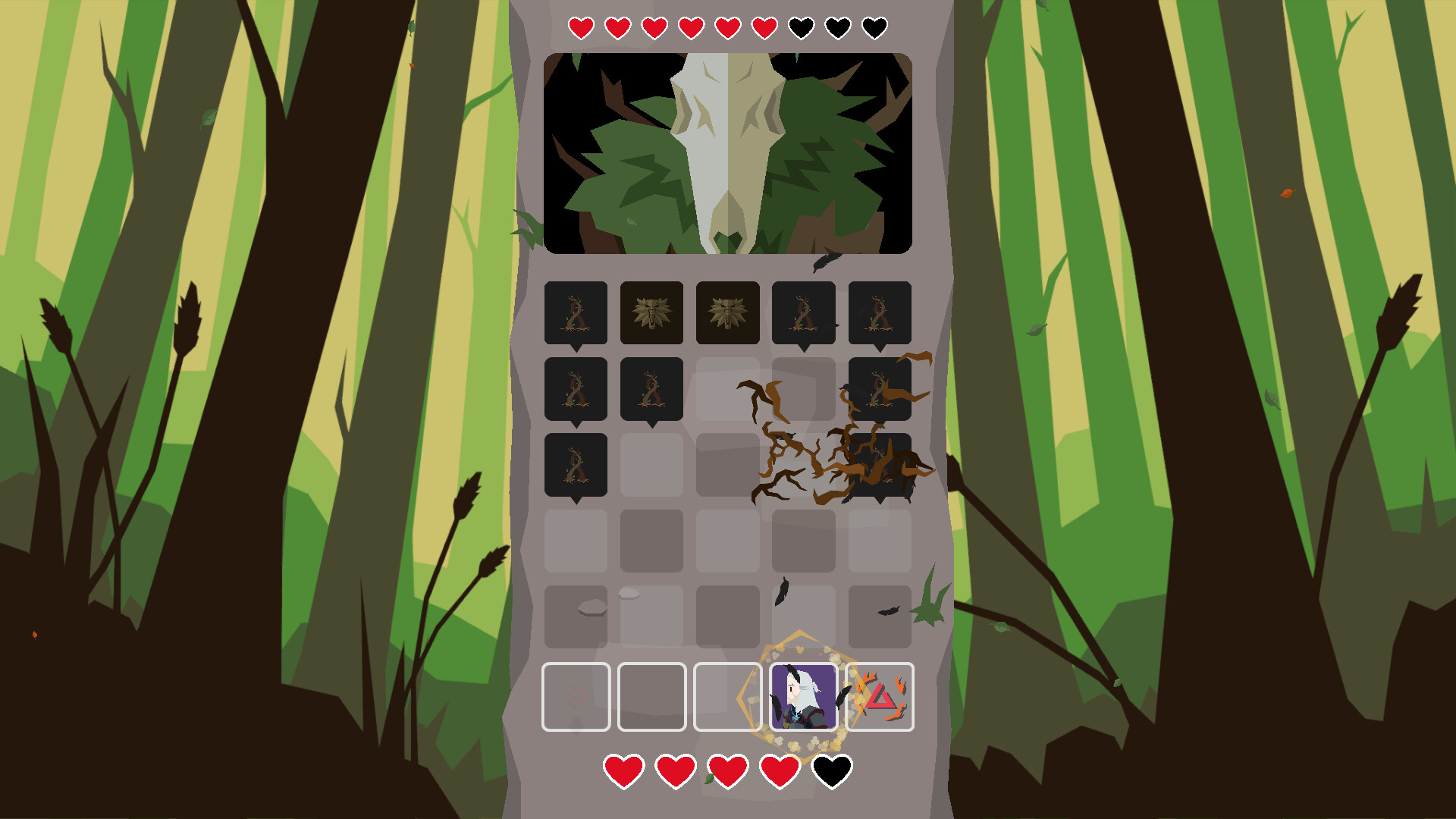1456x819 pixels.
Task: Click the deer skull boss portrait
Action: coord(726,152)
